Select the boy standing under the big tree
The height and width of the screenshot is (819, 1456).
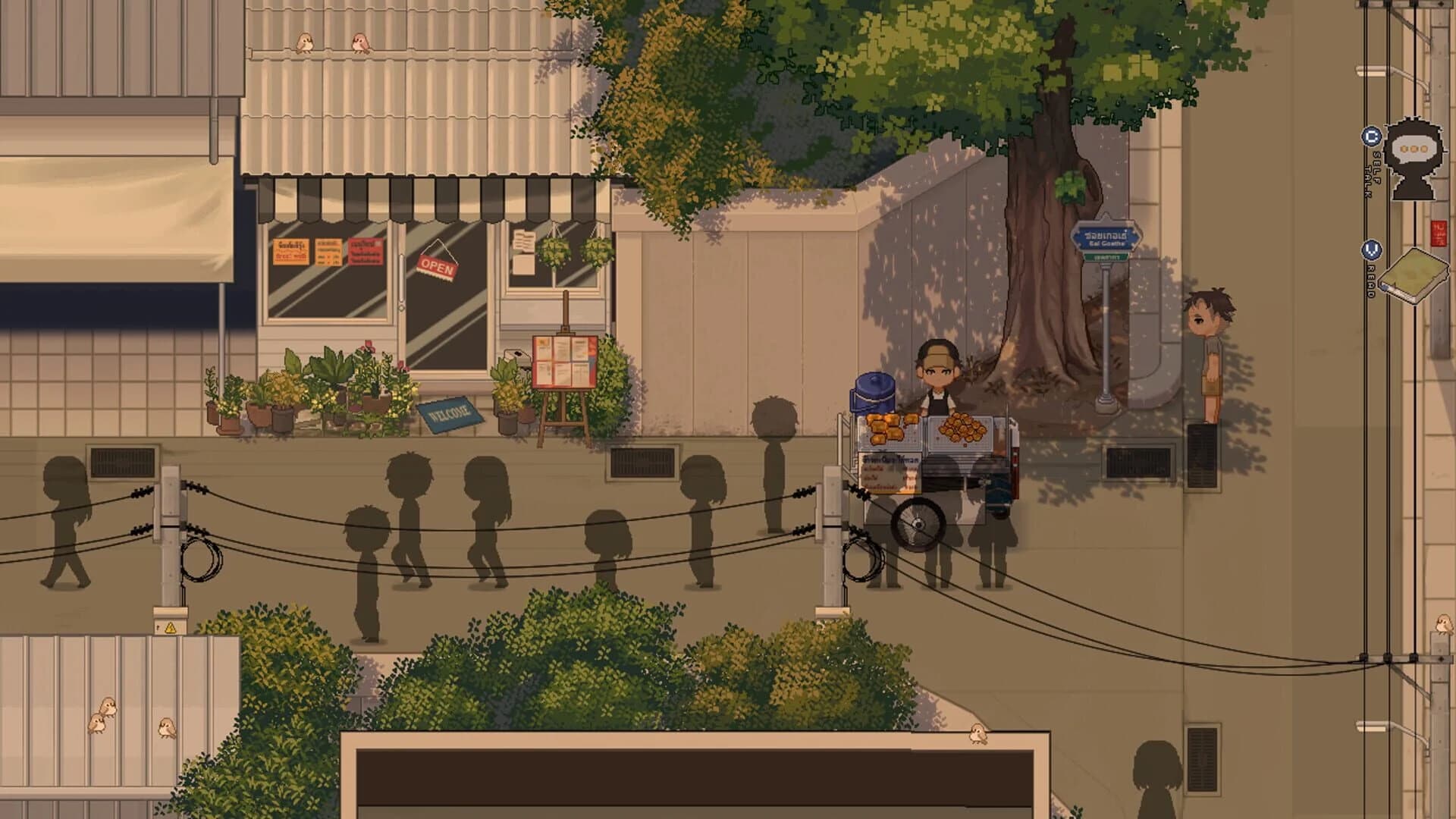(1211, 341)
